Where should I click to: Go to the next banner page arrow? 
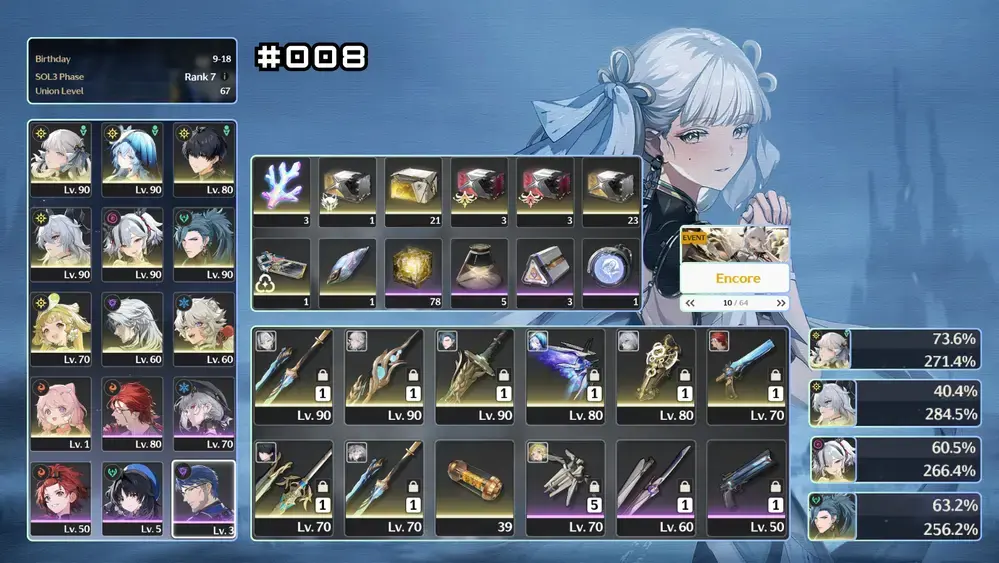click(780, 303)
